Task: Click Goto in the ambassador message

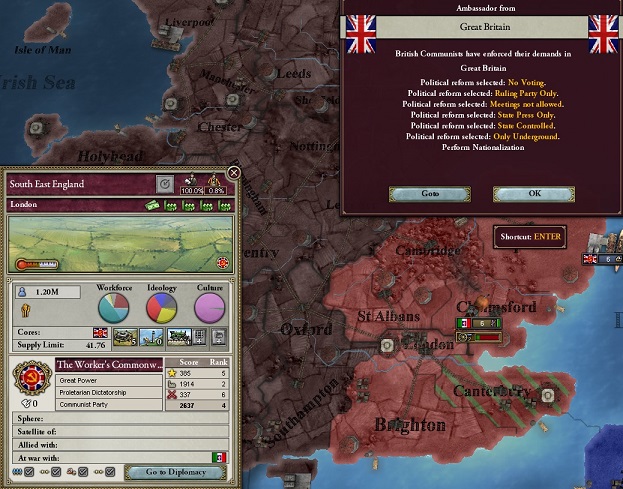Action: (x=429, y=193)
